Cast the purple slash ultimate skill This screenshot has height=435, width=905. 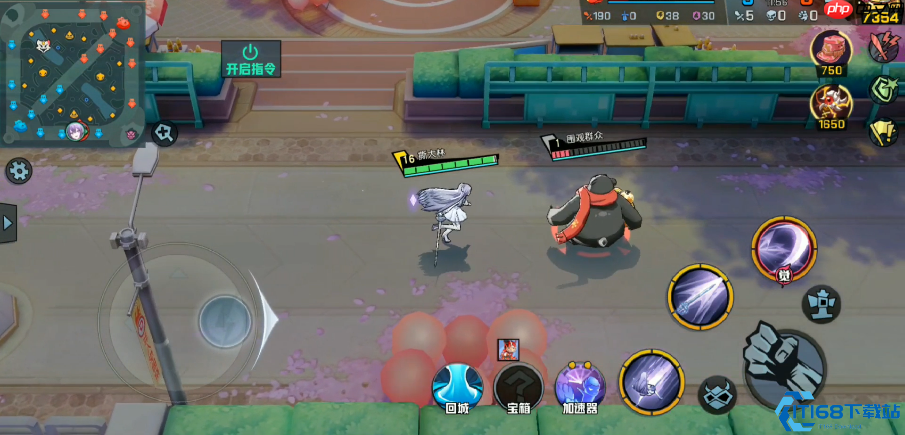click(x=784, y=248)
